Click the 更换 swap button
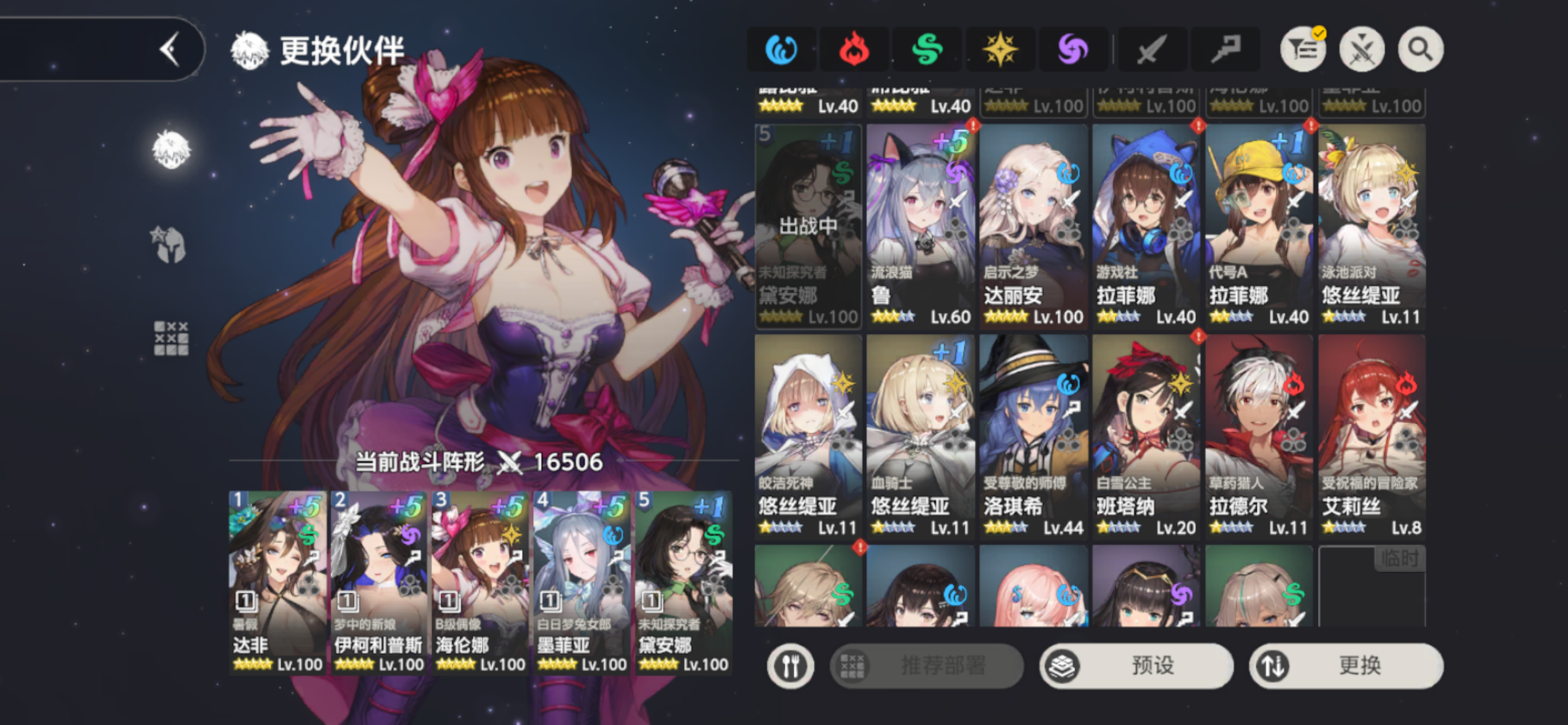The image size is (1568, 725). point(1346,666)
